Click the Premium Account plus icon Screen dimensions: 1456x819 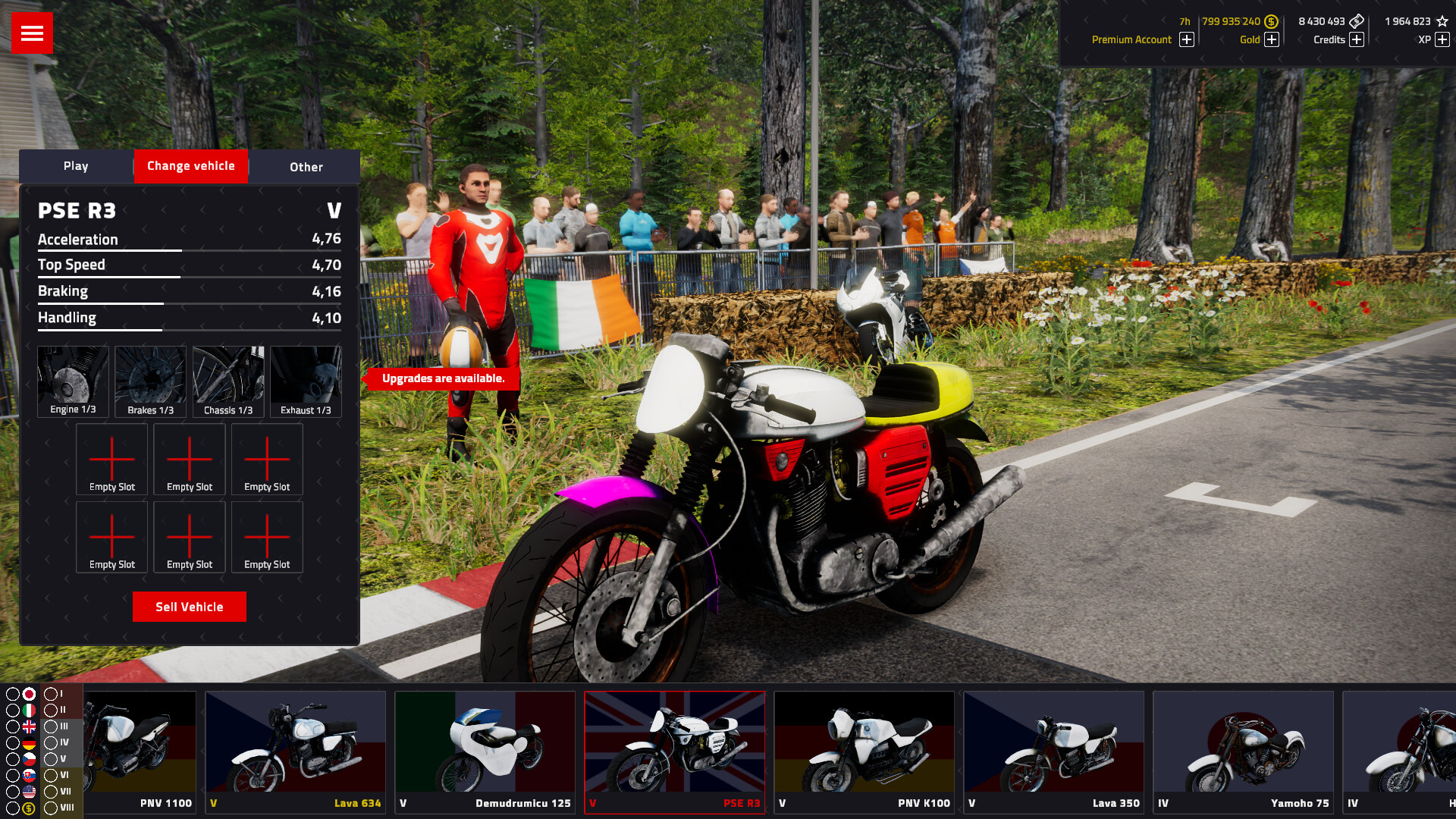pos(1187,39)
